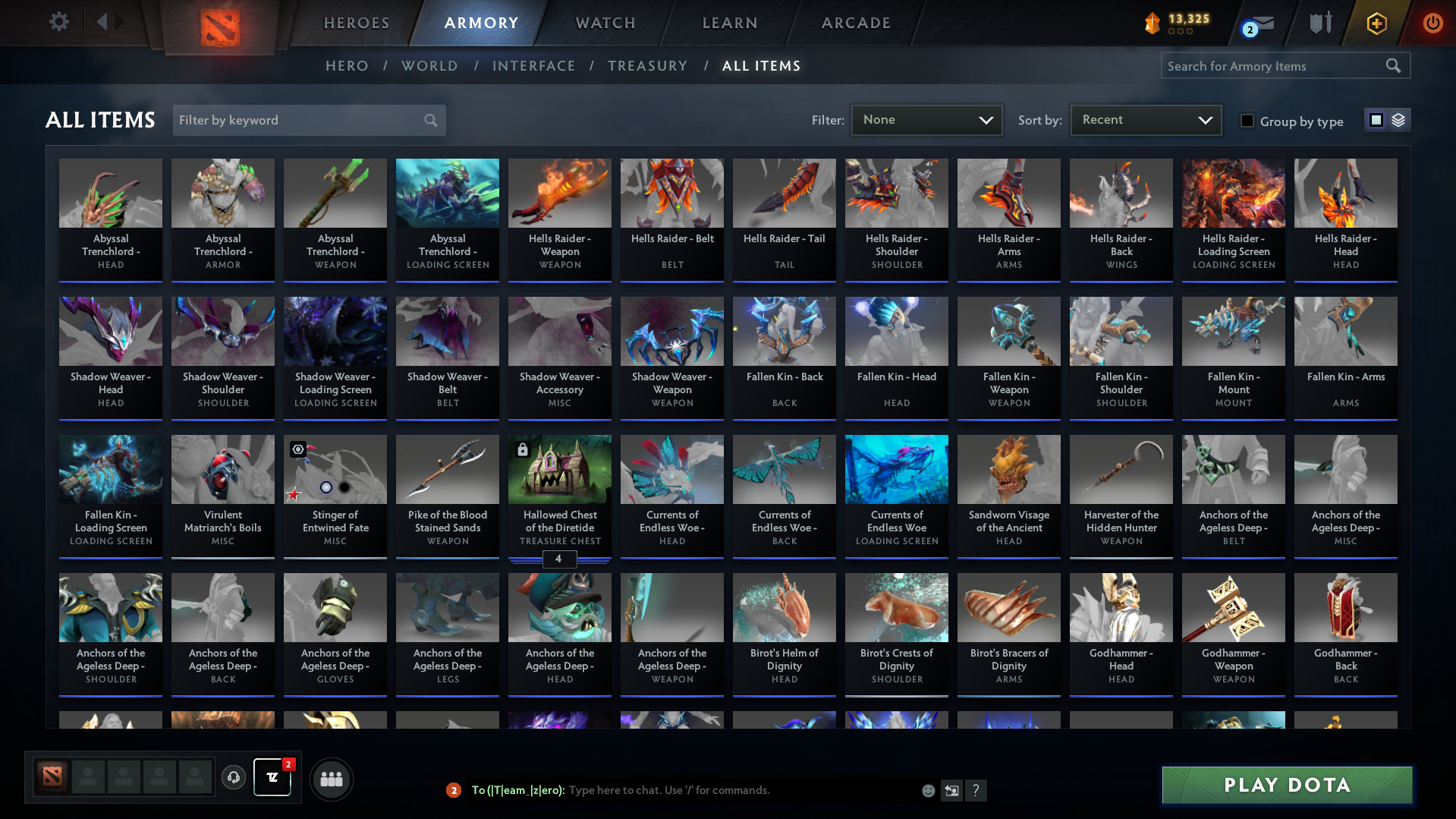Click the LEARN menu entry
Viewport: 1456px width, 819px height.
tap(728, 23)
